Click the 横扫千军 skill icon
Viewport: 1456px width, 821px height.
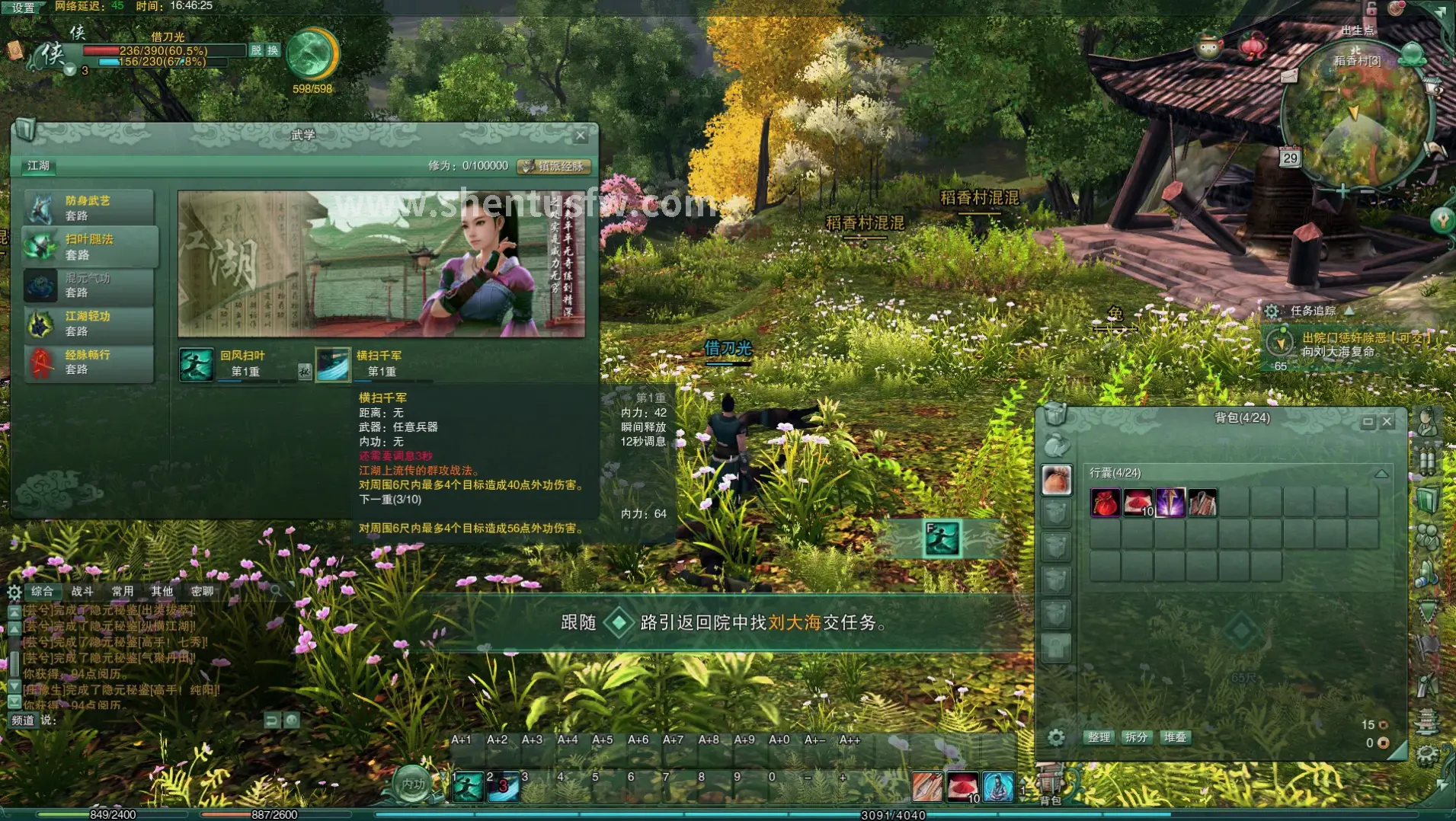coord(333,364)
